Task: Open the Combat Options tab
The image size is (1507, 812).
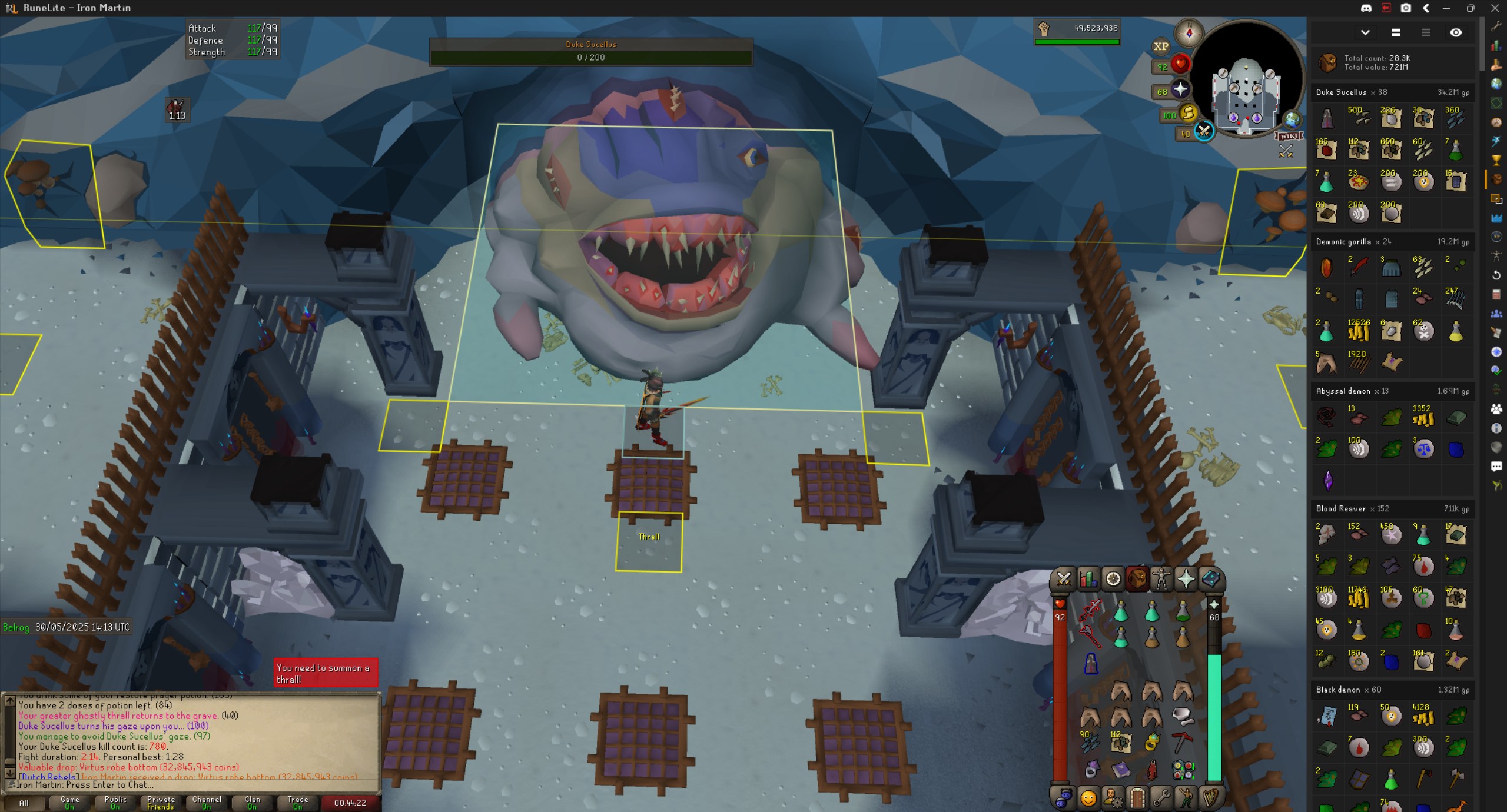Action: 1064,579
